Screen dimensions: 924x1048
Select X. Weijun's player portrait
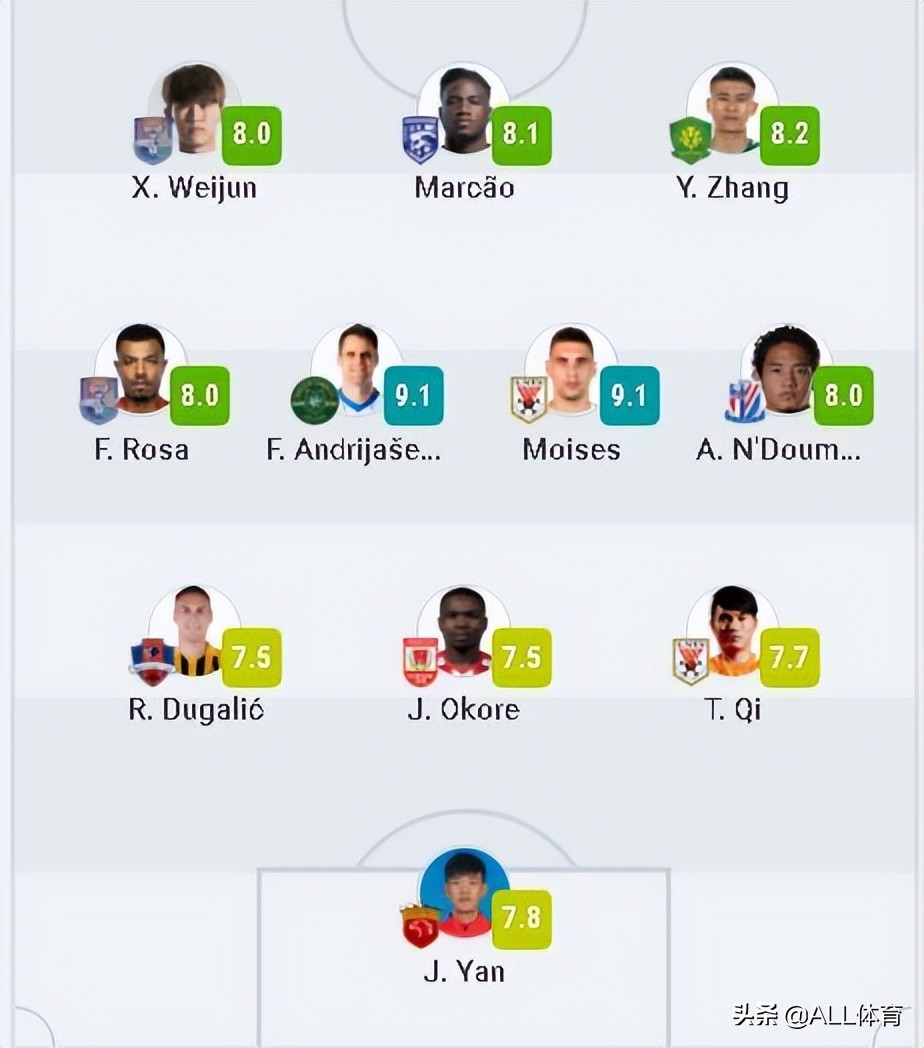pyautogui.click(x=193, y=110)
